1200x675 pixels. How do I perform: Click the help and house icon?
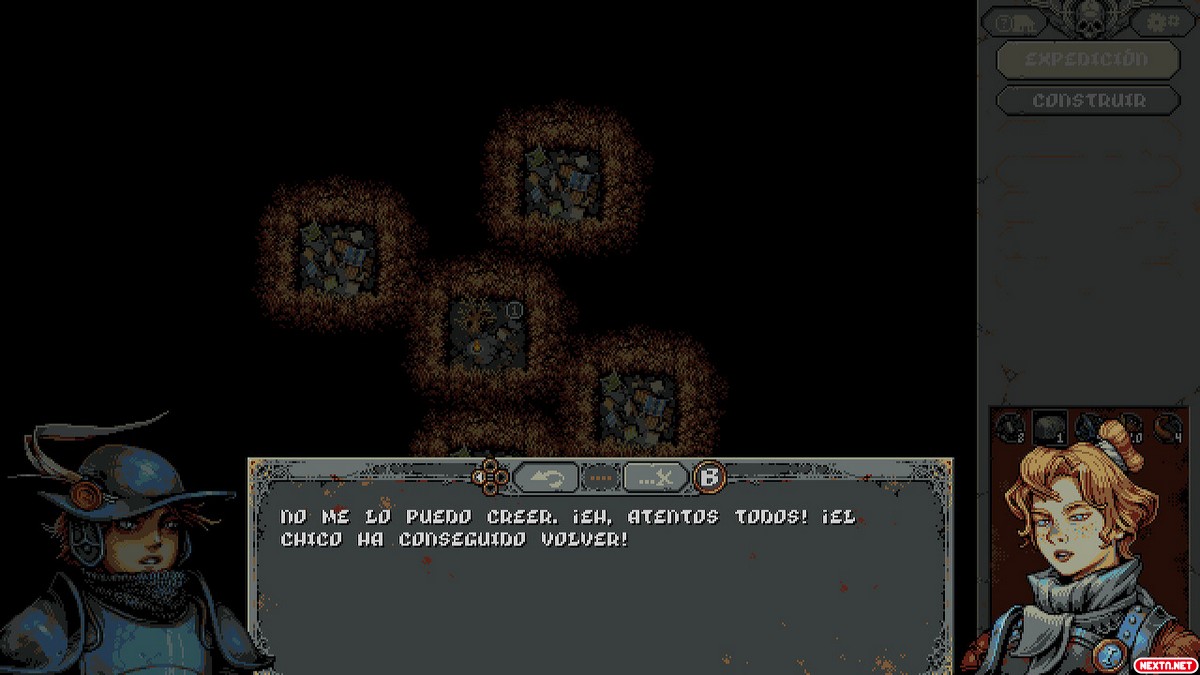click(x=1014, y=22)
